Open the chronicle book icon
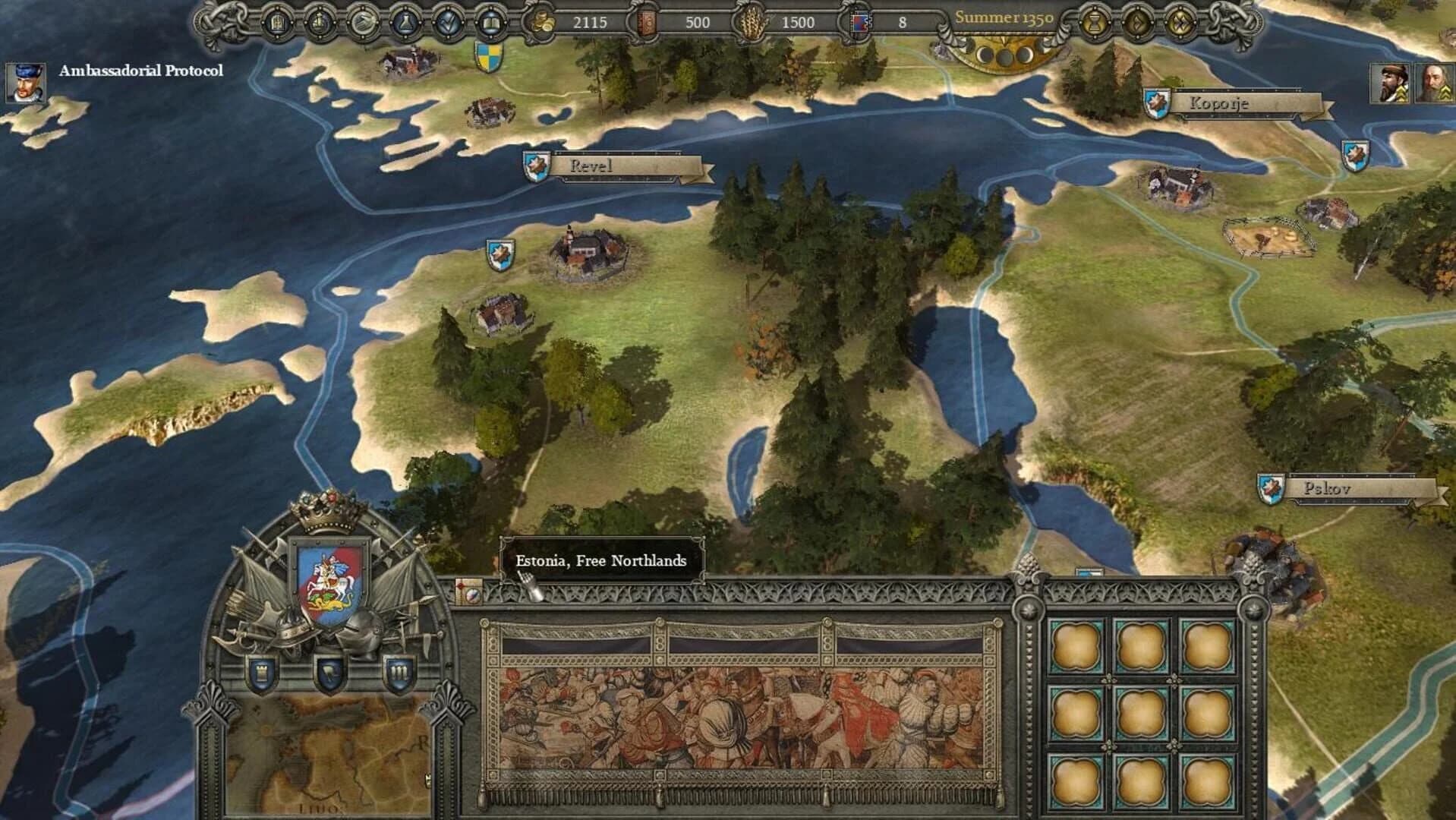The height and width of the screenshot is (820, 1456). pyautogui.click(x=492, y=23)
